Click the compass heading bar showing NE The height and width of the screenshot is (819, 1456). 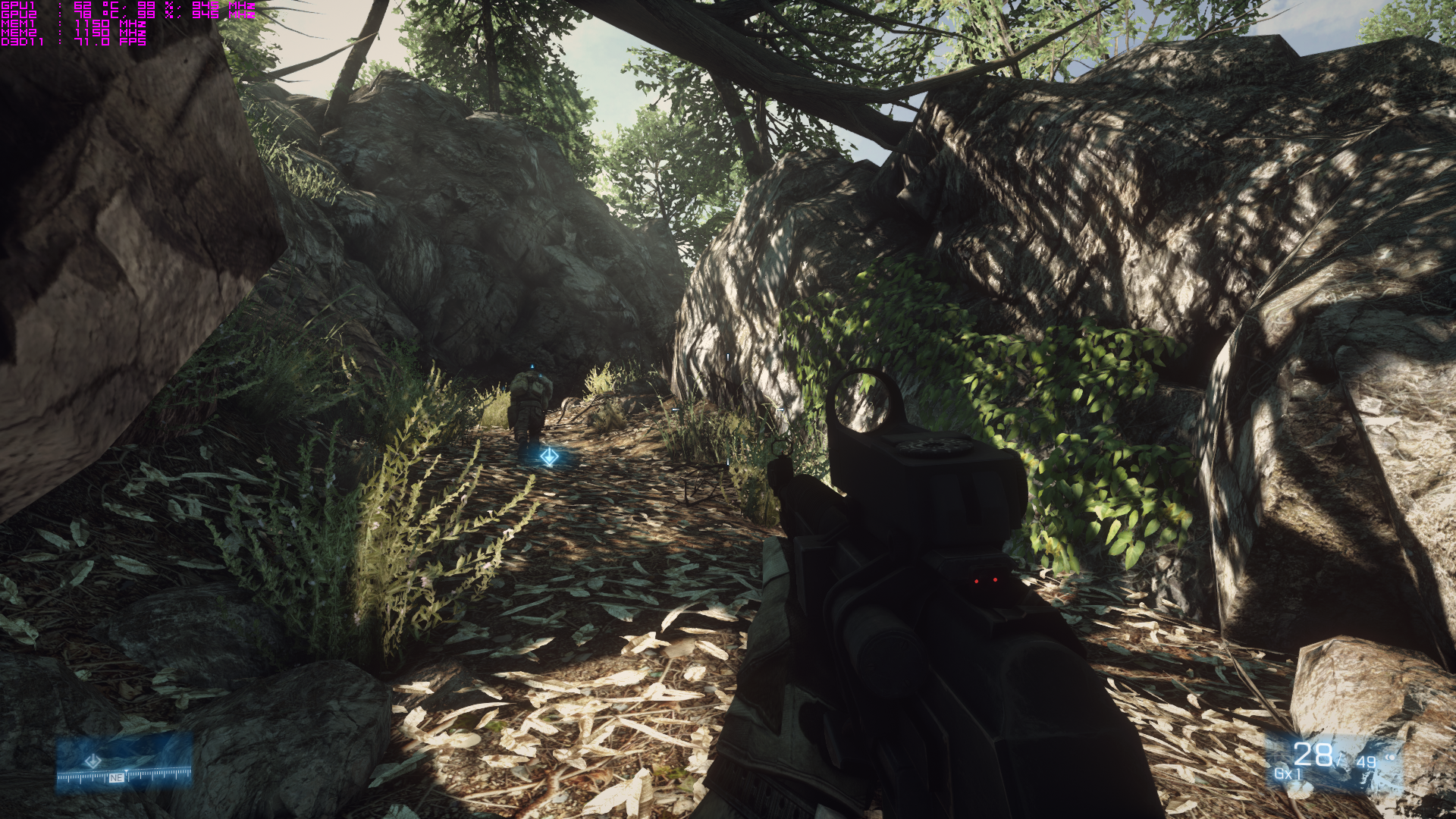pyautogui.click(x=124, y=777)
